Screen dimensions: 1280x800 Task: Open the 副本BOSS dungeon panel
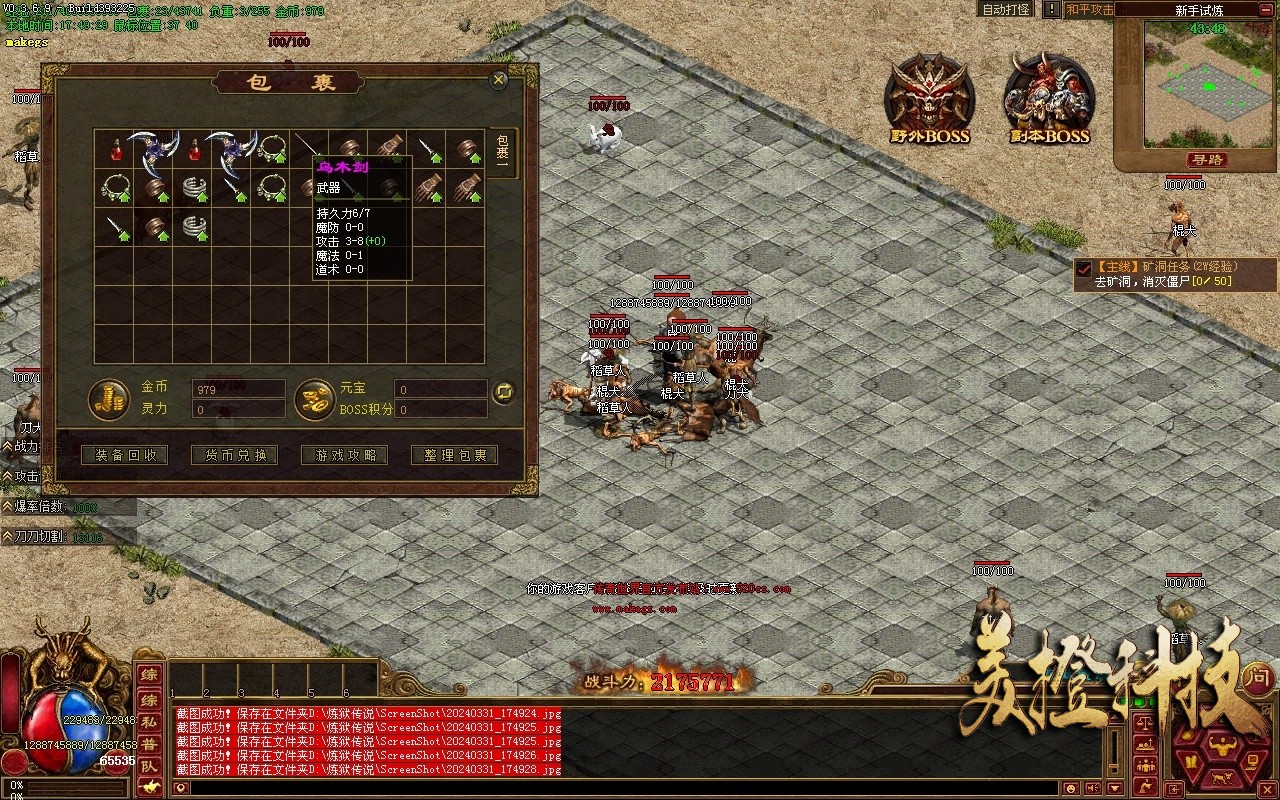(x=1048, y=99)
